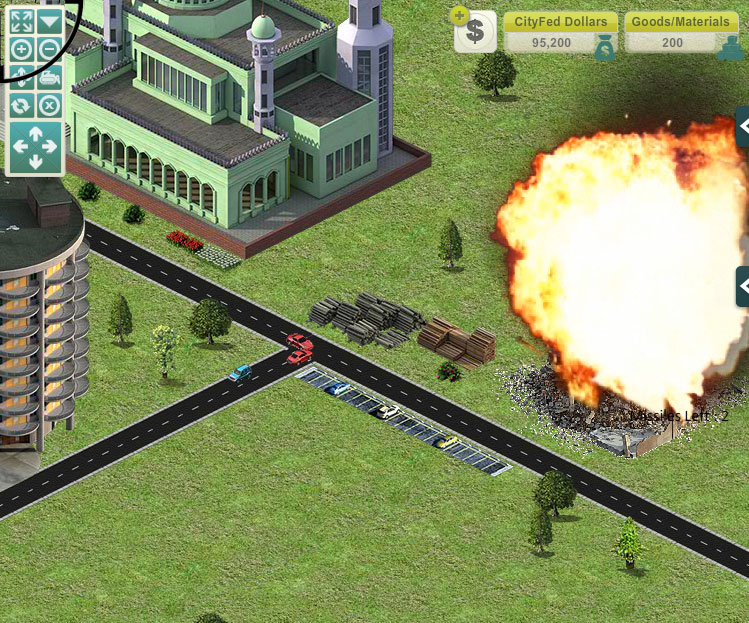Image resolution: width=749 pixels, height=623 pixels.
Task: Zoom out with the minus button
Action: pyautogui.click(x=49, y=49)
